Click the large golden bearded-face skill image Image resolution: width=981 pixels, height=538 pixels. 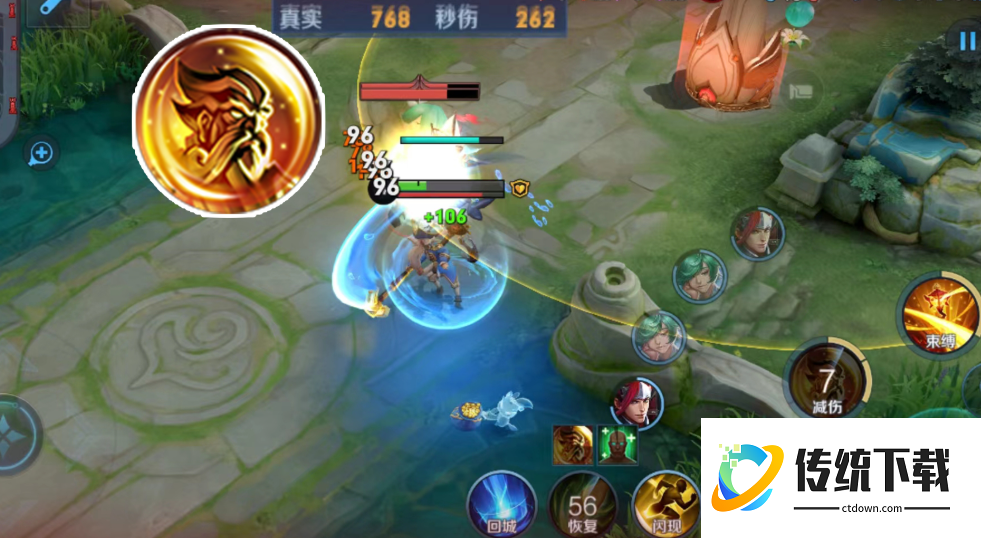(227, 119)
